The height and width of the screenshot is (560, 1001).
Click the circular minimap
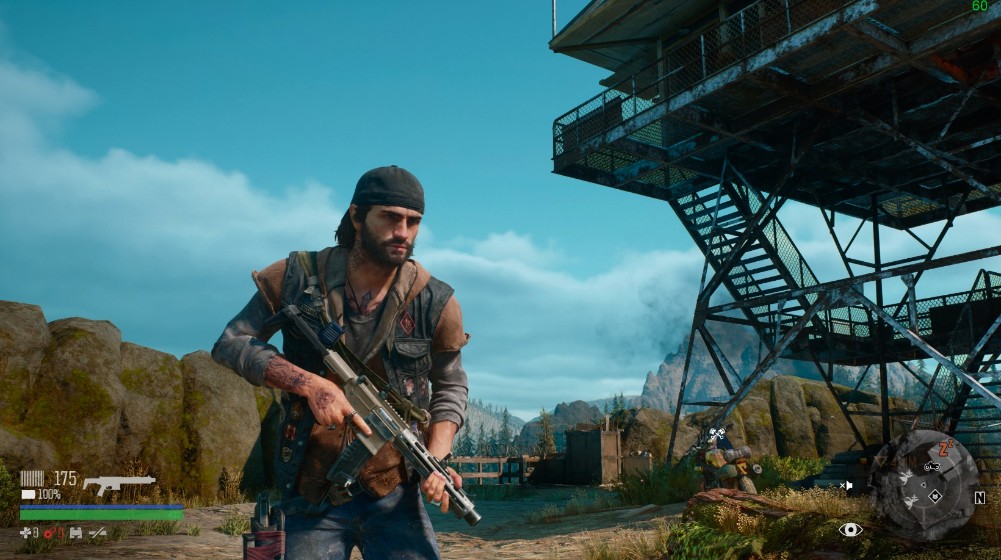point(924,484)
